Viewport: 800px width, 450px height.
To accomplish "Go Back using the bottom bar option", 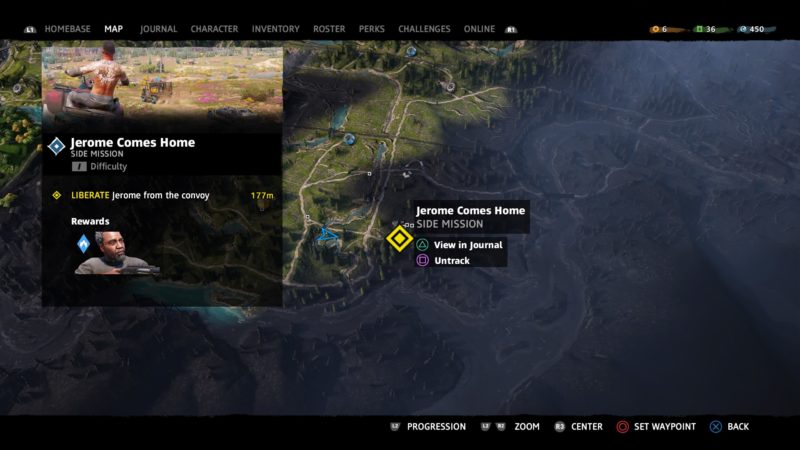I will click(x=737, y=427).
